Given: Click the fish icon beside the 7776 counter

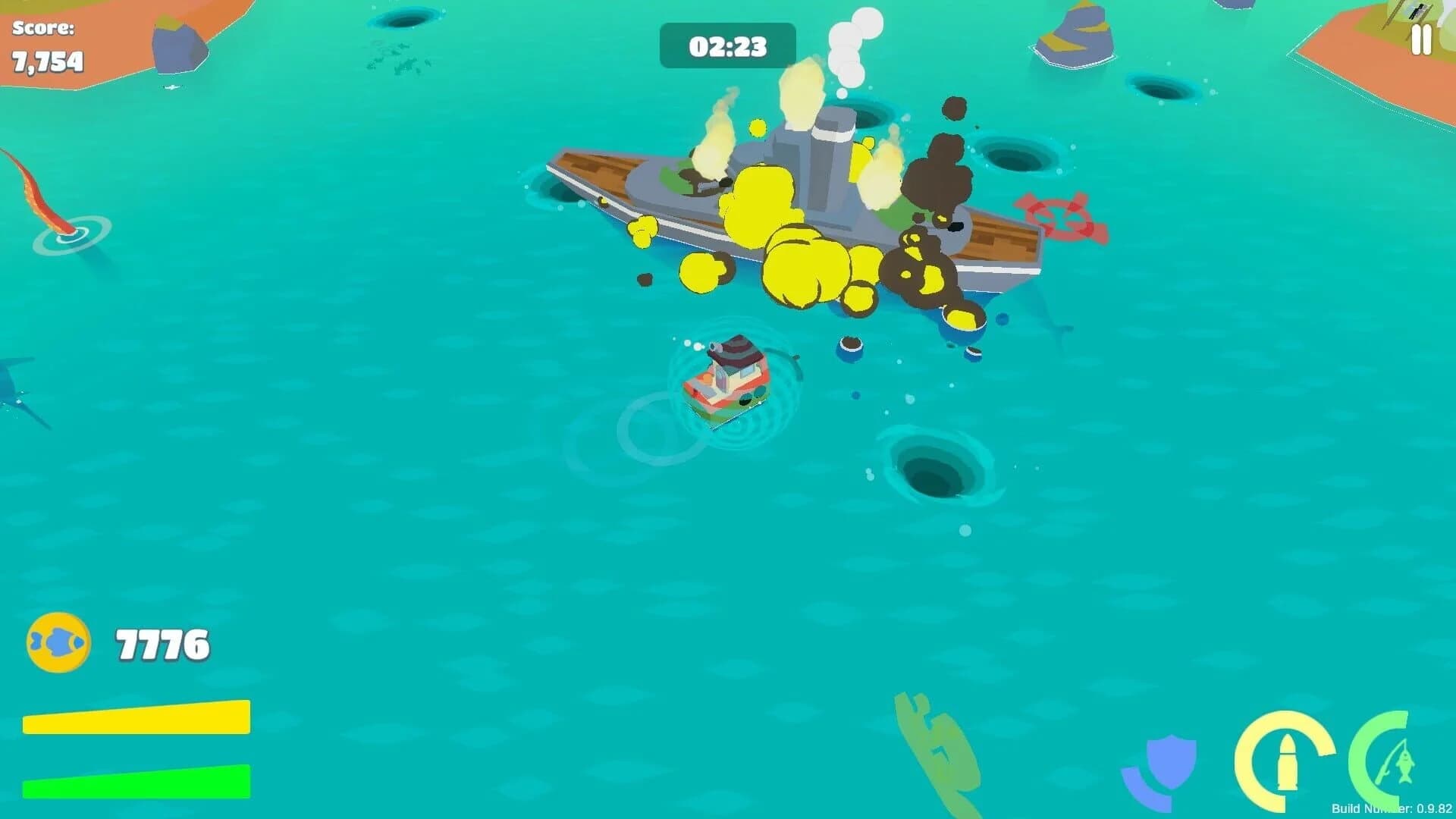Looking at the screenshot, I should tap(59, 641).
